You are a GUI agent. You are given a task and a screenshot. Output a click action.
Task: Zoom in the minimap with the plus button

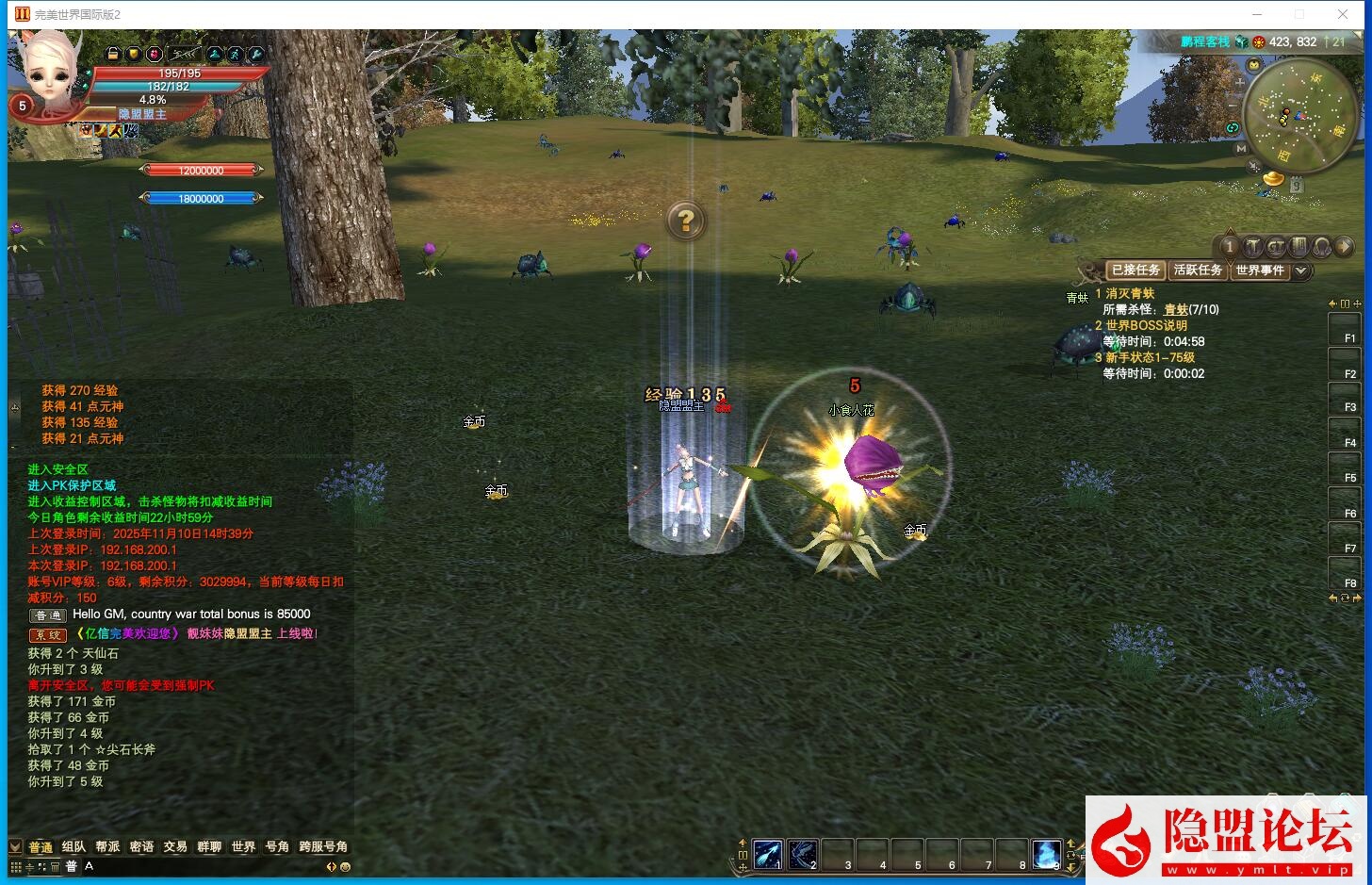click(x=1240, y=82)
